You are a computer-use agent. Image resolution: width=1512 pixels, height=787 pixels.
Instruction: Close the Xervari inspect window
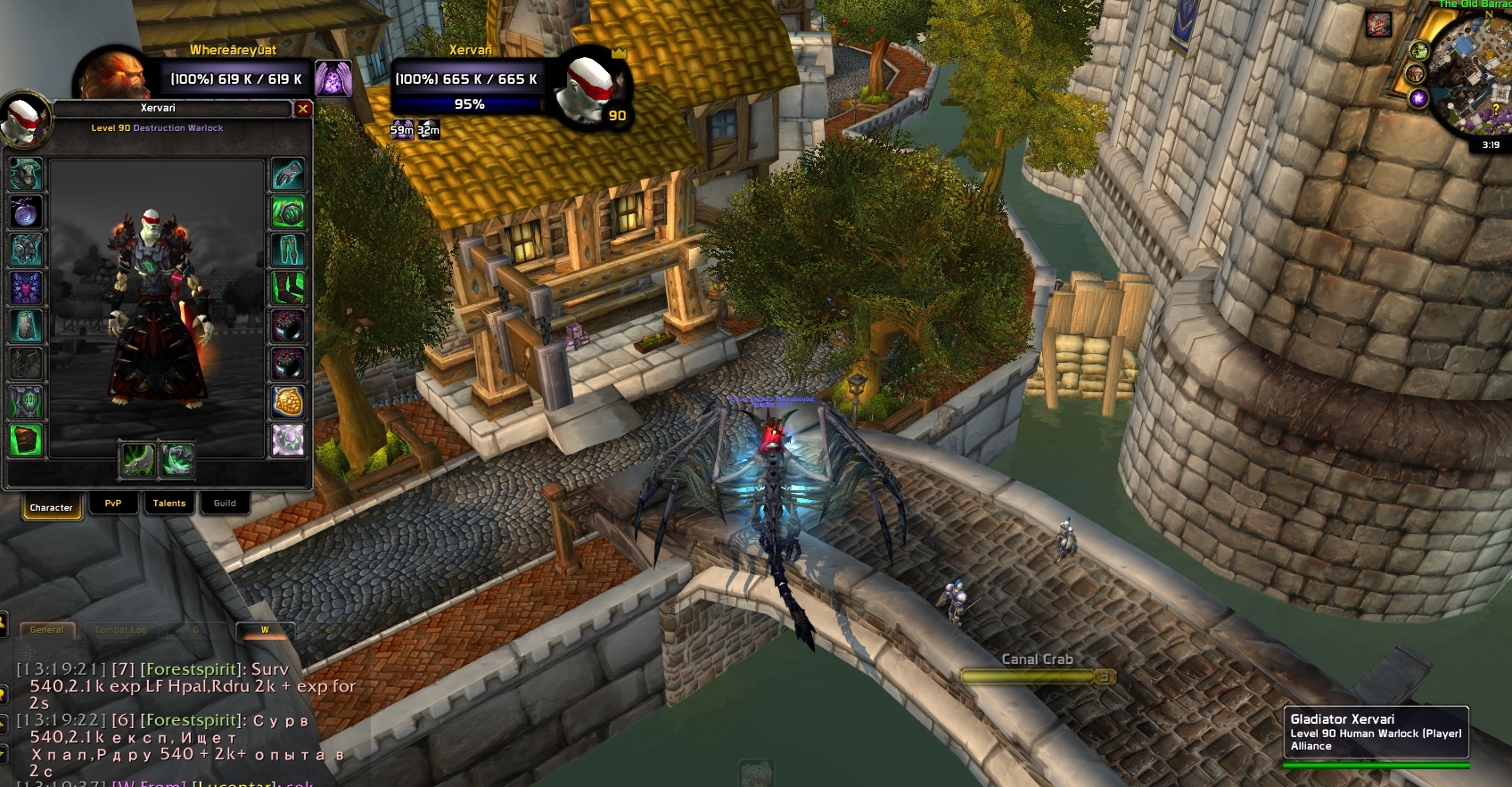[303, 109]
